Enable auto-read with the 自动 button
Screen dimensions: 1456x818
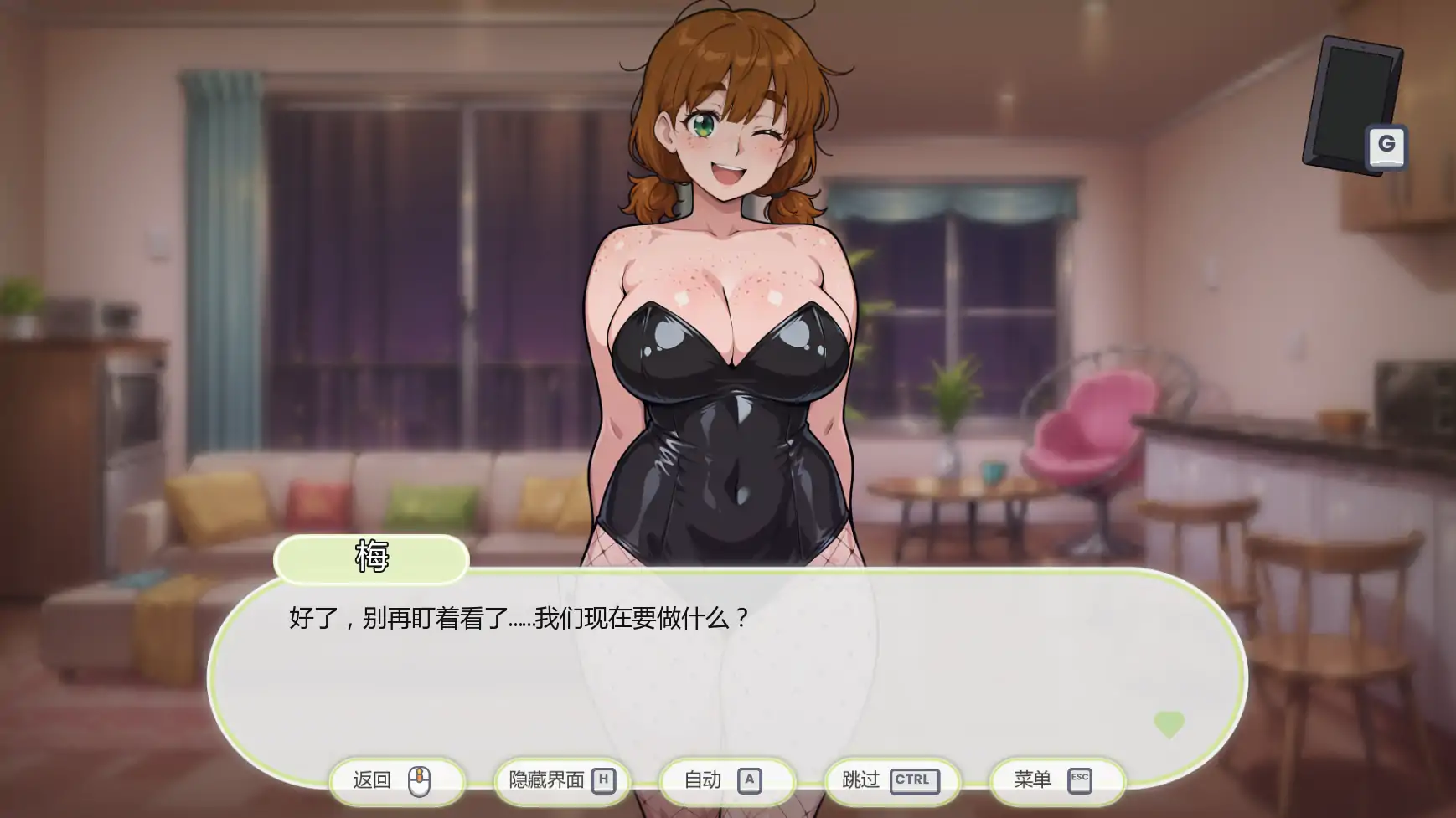click(x=724, y=779)
